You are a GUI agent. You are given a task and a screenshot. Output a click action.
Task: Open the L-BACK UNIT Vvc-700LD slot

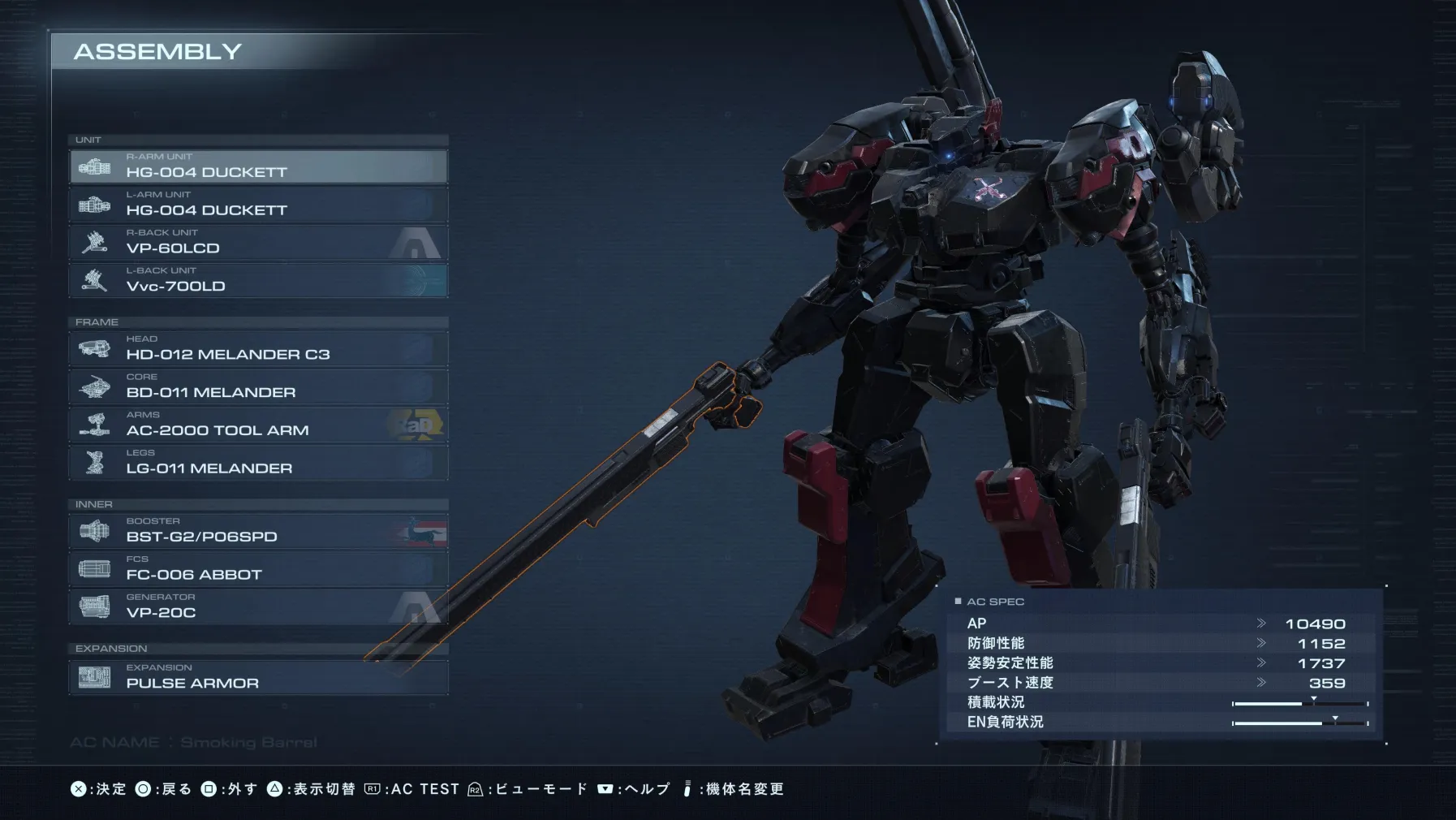(x=258, y=281)
